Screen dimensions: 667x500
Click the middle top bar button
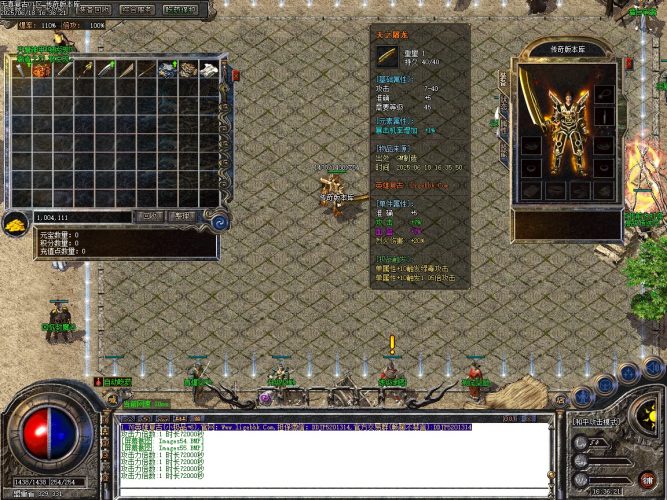tap(135, 9)
